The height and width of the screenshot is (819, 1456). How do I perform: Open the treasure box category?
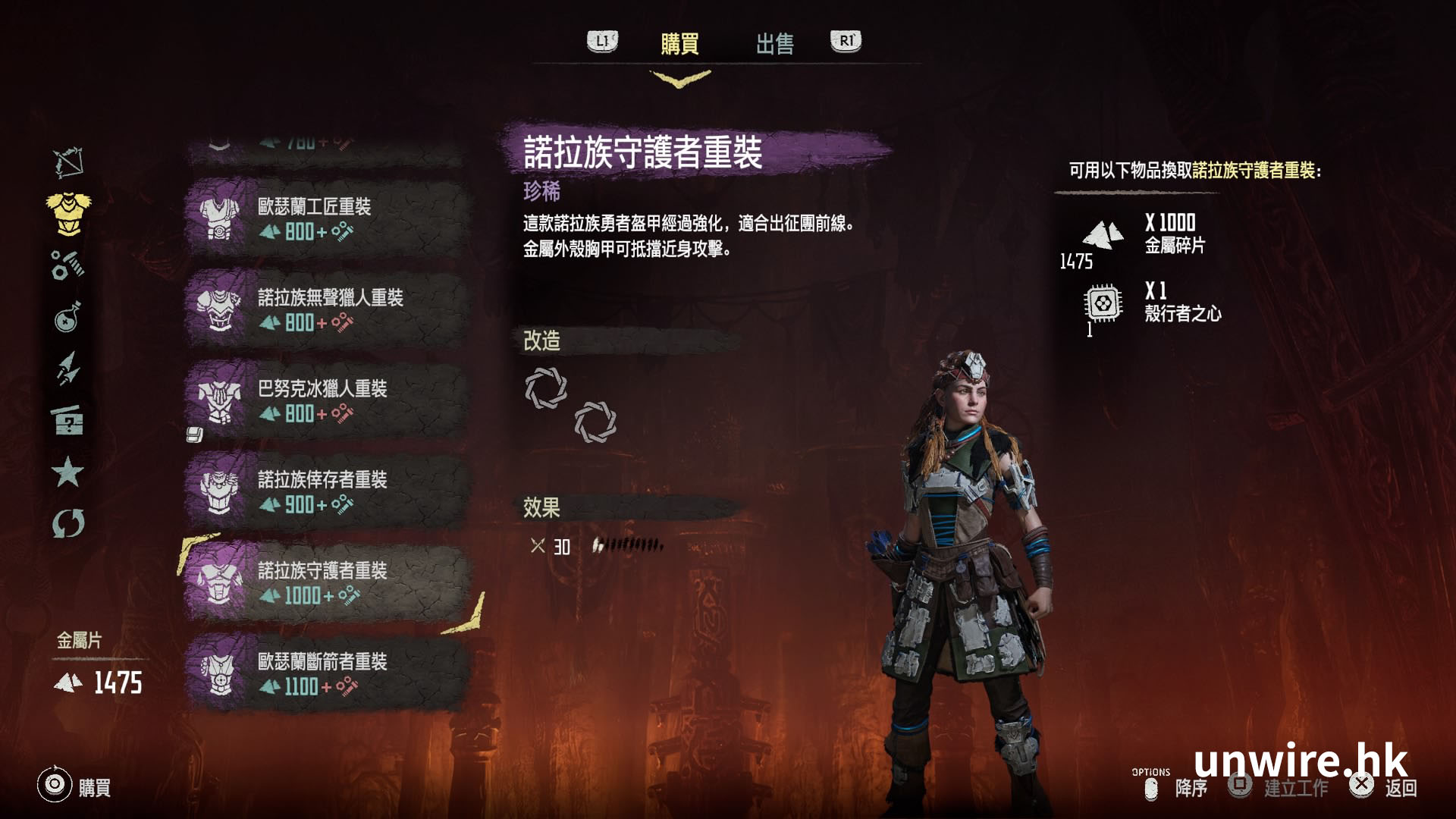coord(68,420)
